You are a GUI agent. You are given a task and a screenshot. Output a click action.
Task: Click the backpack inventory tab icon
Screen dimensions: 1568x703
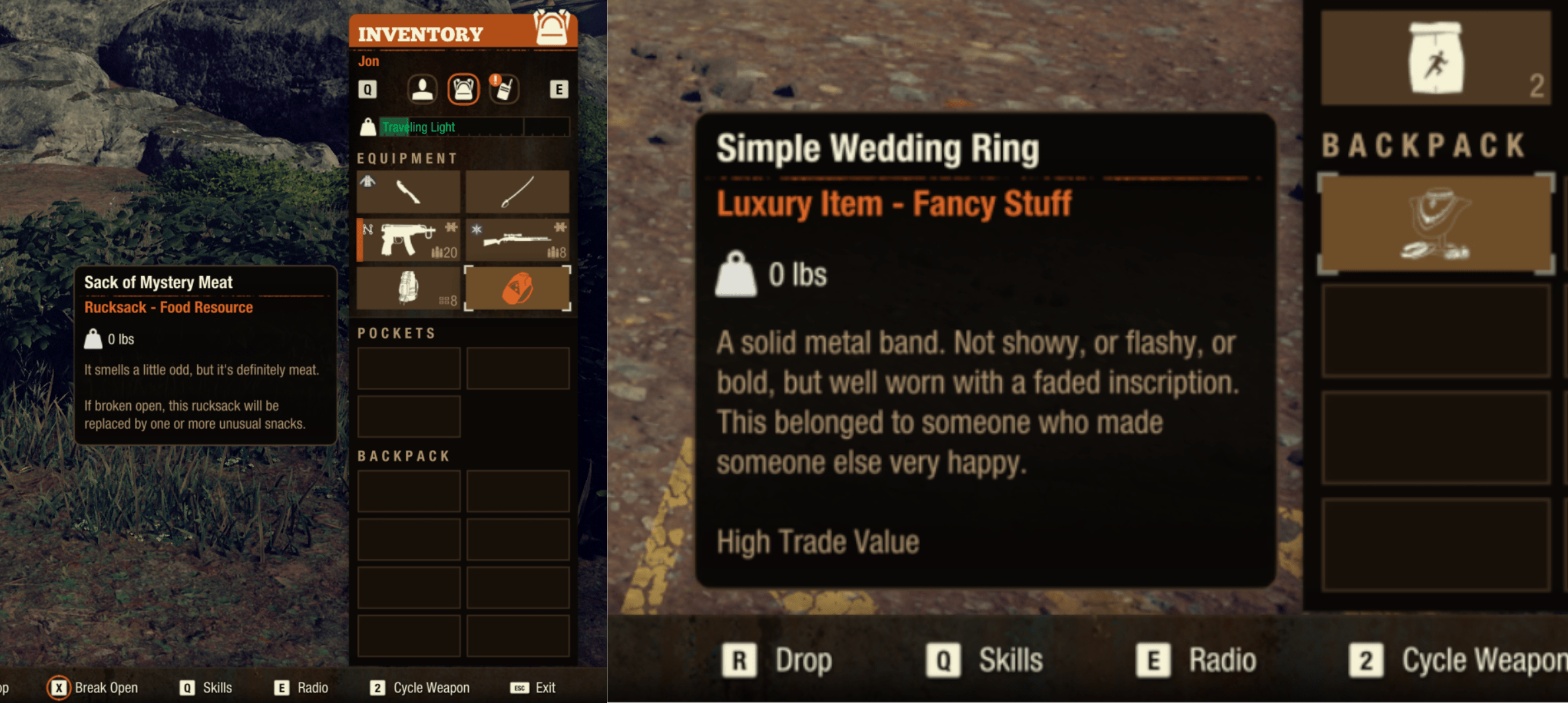(x=464, y=89)
